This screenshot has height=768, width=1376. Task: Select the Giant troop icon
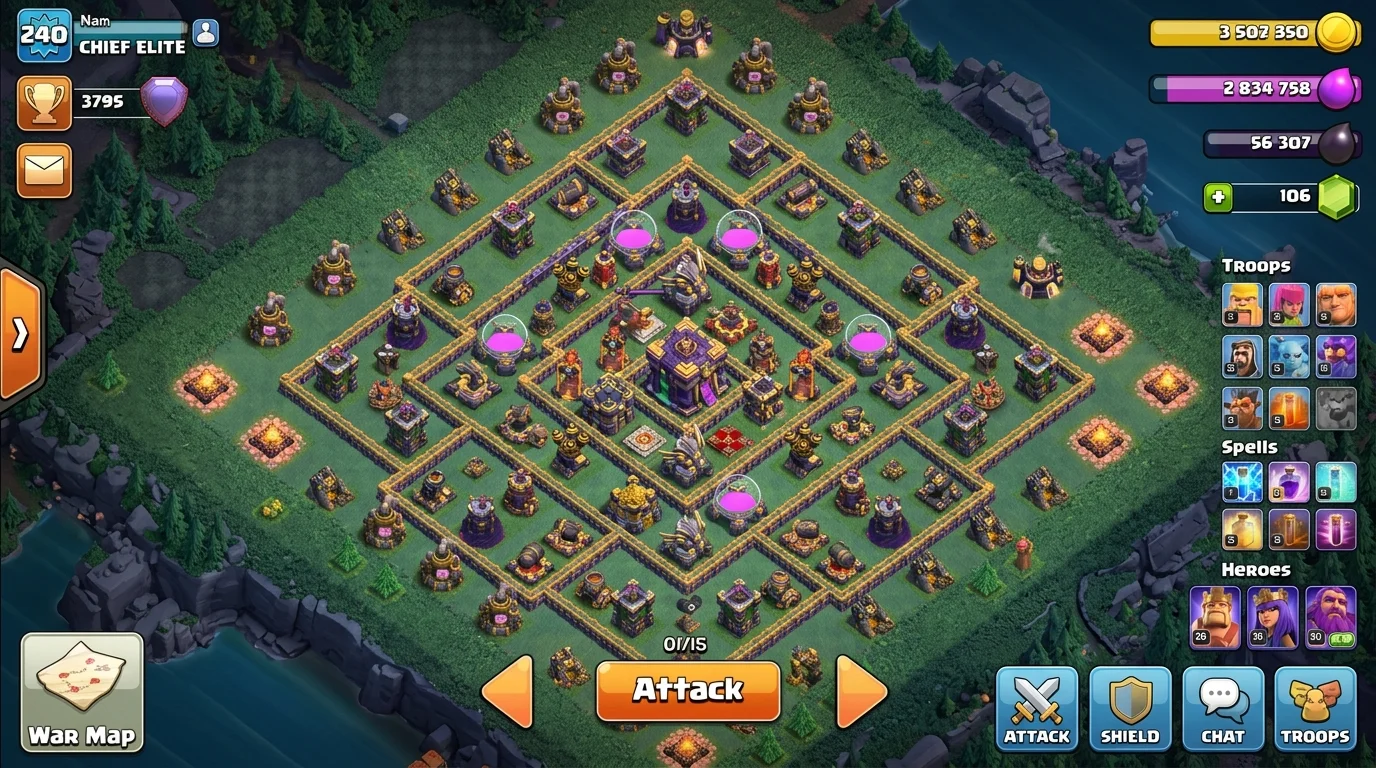coord(1337,304)
